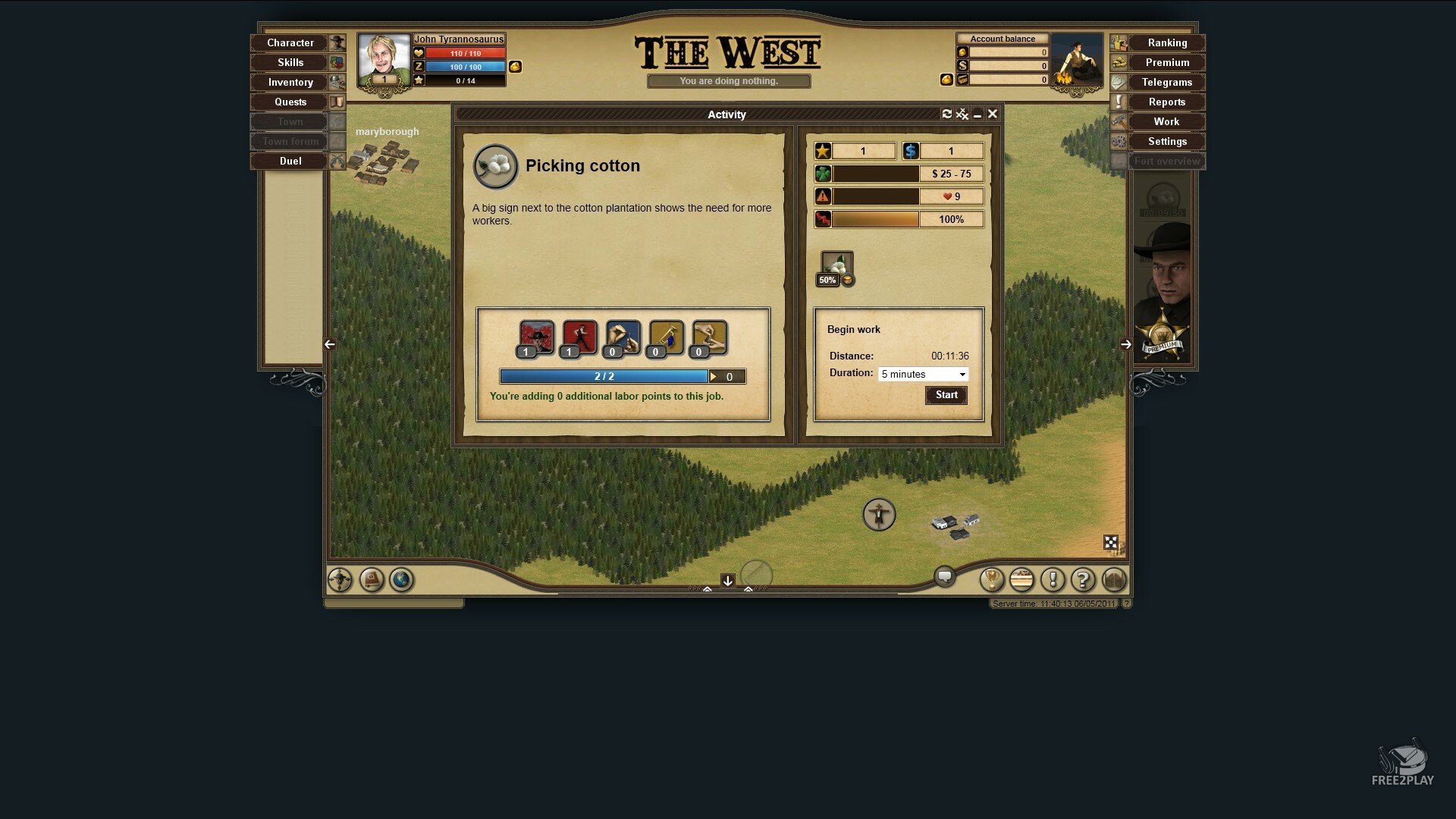
Task: Read Telegrams
Action: pyautogui.click(x=1166, y=83)
